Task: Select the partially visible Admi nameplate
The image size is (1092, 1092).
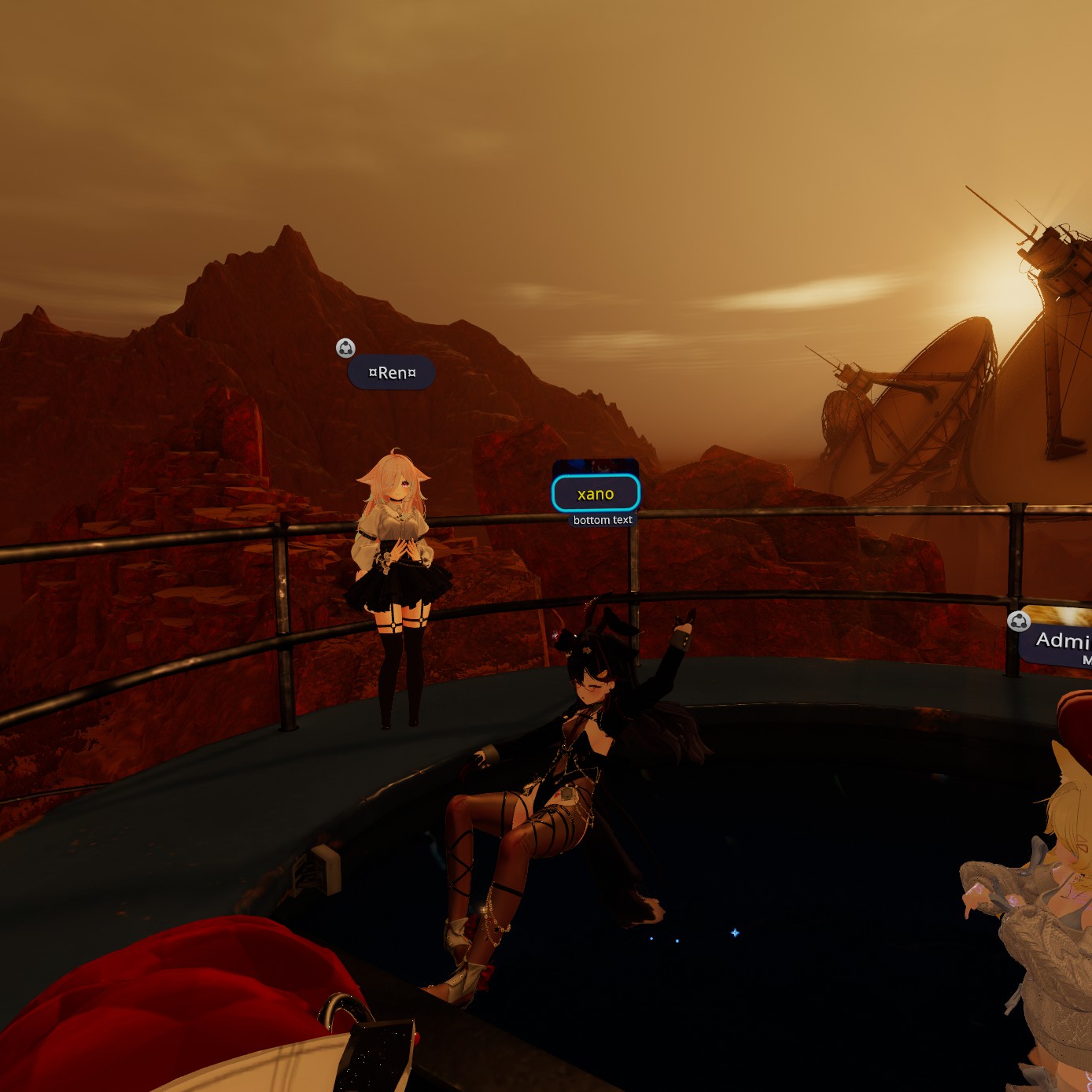Action: [1060, 643]
